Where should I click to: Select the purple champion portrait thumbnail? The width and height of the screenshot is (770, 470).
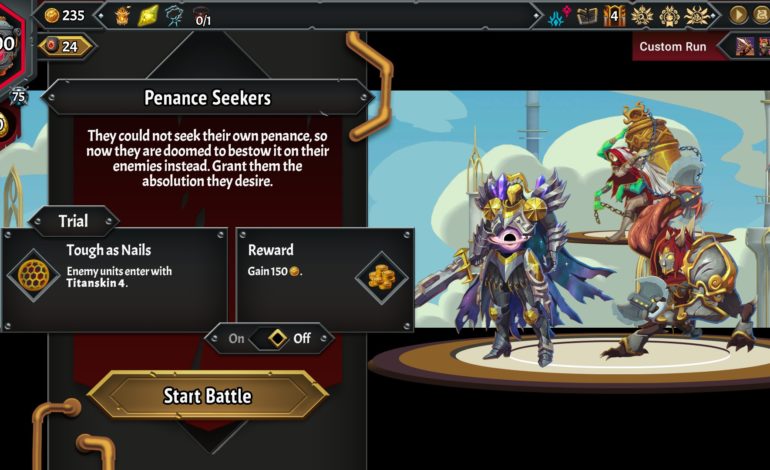coord(745,46)
